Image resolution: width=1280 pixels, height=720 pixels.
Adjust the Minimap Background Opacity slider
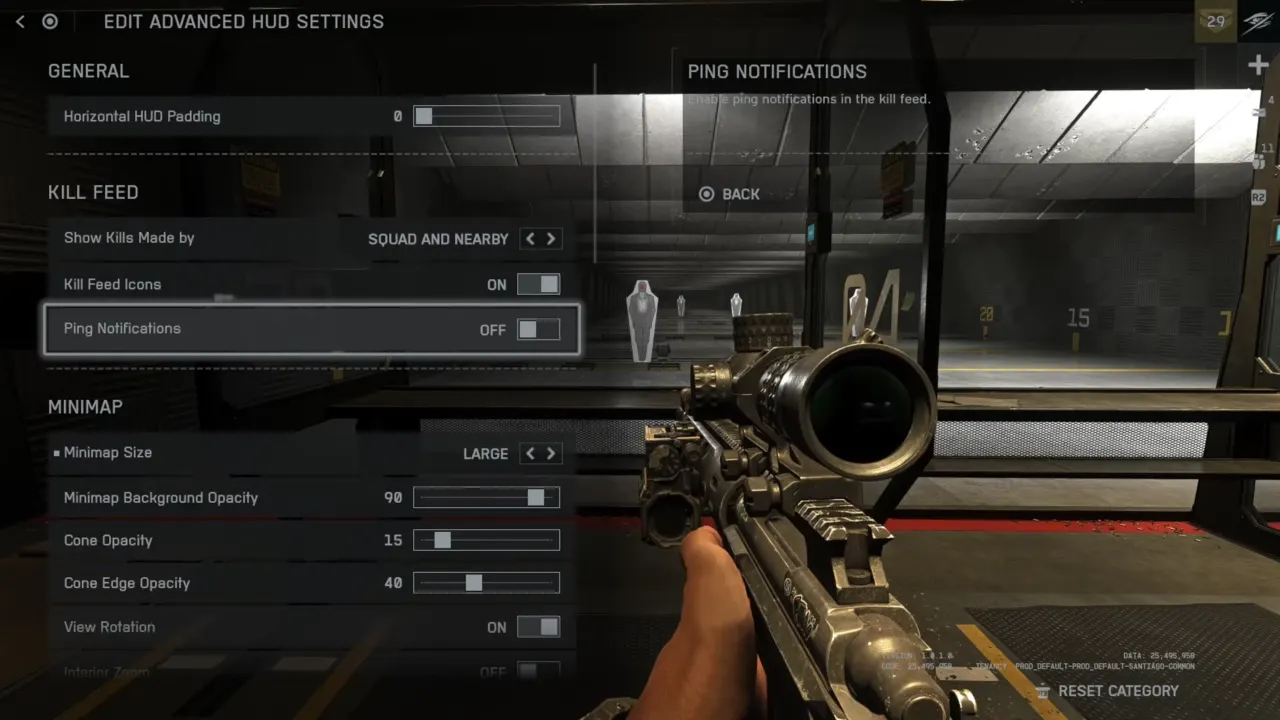(x=487, y=498)
